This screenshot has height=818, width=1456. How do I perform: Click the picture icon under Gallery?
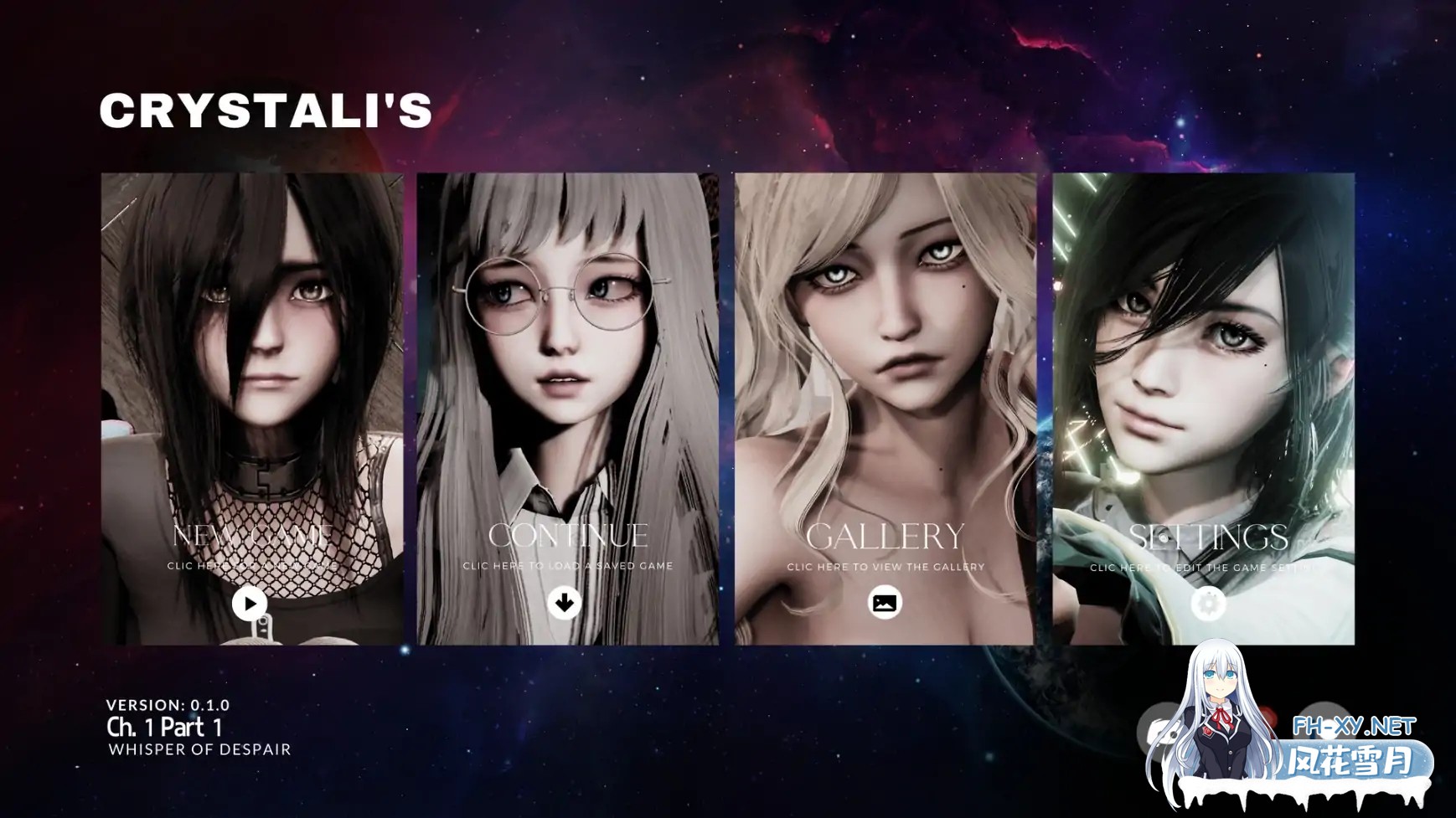pos(885,603)
